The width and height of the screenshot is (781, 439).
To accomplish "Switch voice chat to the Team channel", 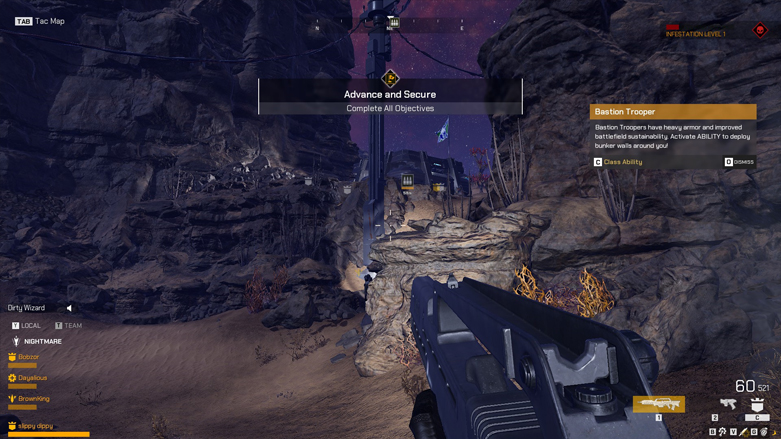I will 69,326.
